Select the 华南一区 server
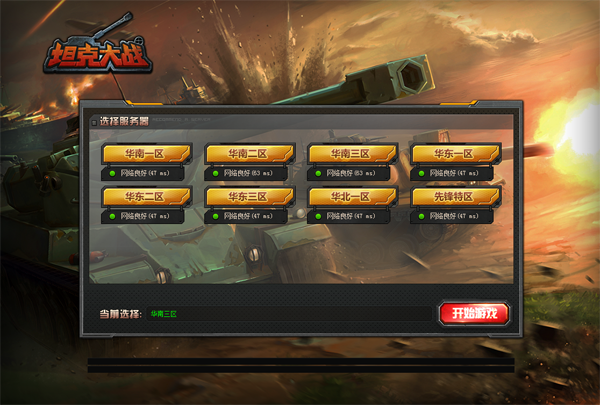The width and height of the screenshot is (600, 405). (x=145, y=153)
